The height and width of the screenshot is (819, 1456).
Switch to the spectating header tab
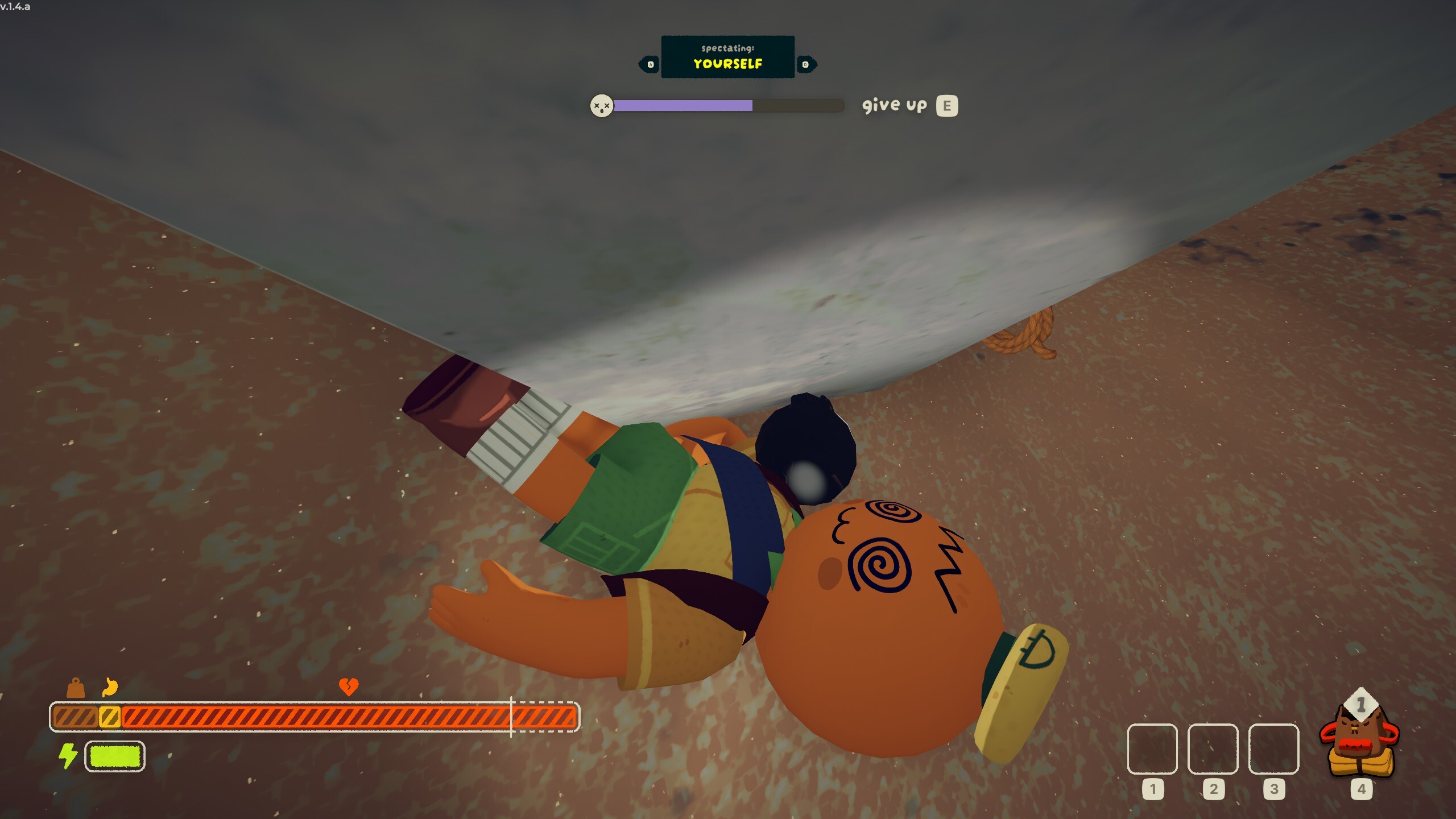(x=727, y=49)
